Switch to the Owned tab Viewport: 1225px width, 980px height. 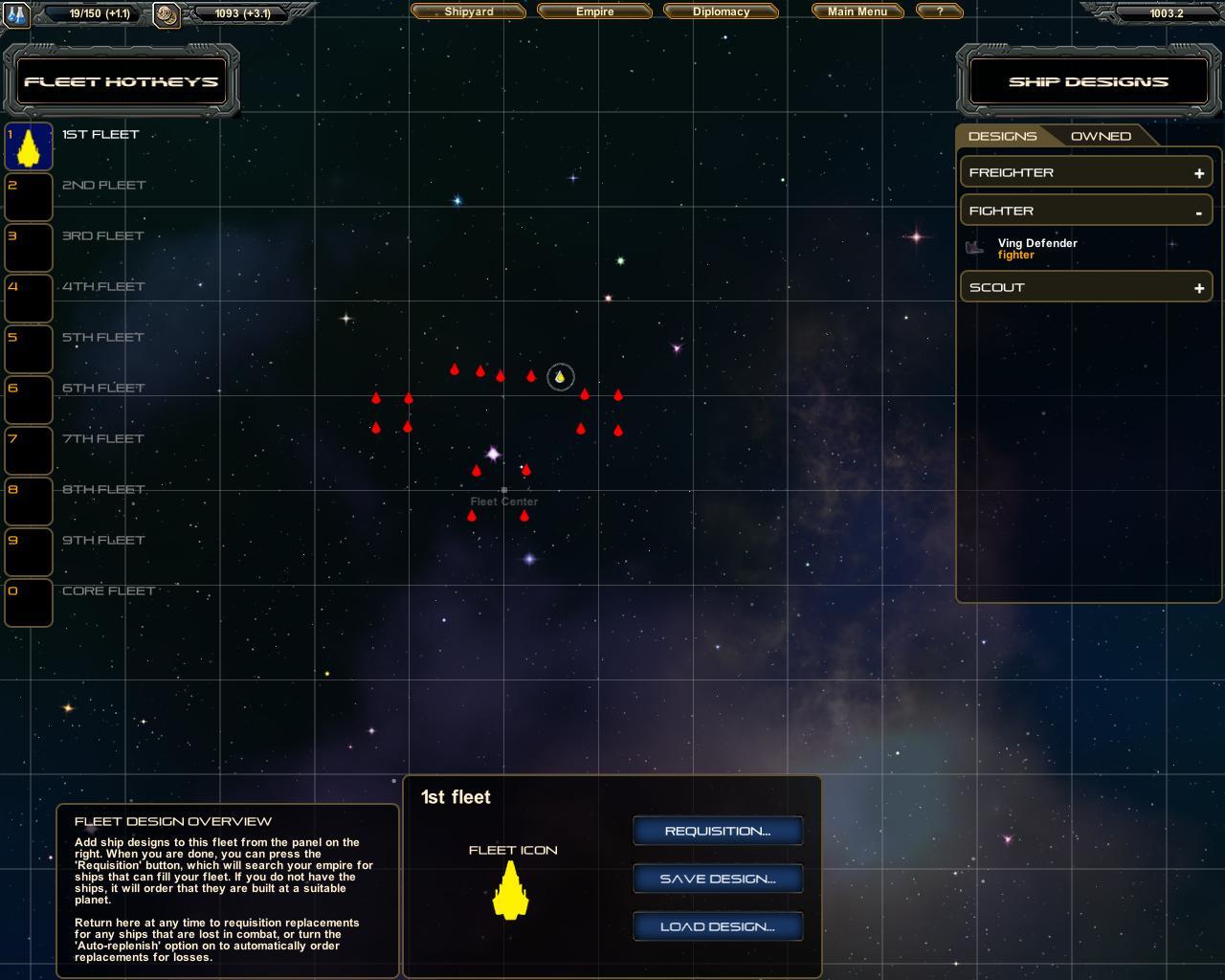pyautogui.click(x=1101, y=136)
